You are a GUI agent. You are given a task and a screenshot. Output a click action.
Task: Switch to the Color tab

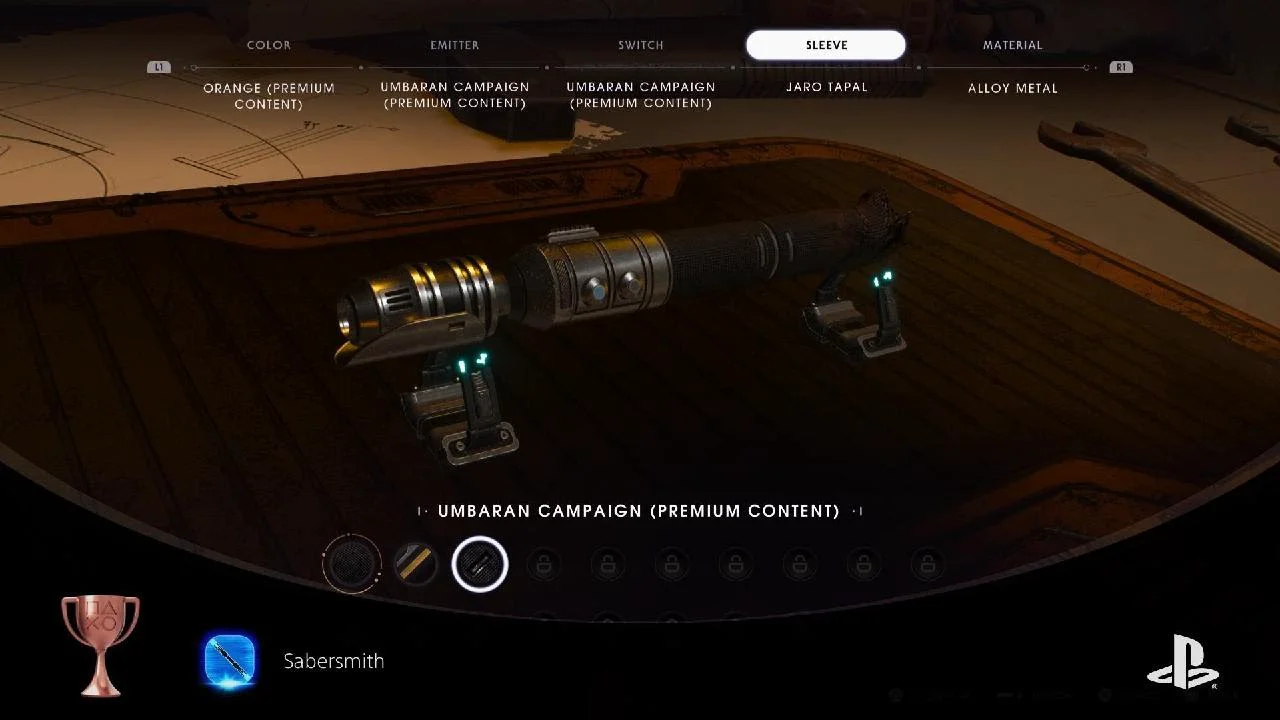pyautogui.click(x=269, y=45)
